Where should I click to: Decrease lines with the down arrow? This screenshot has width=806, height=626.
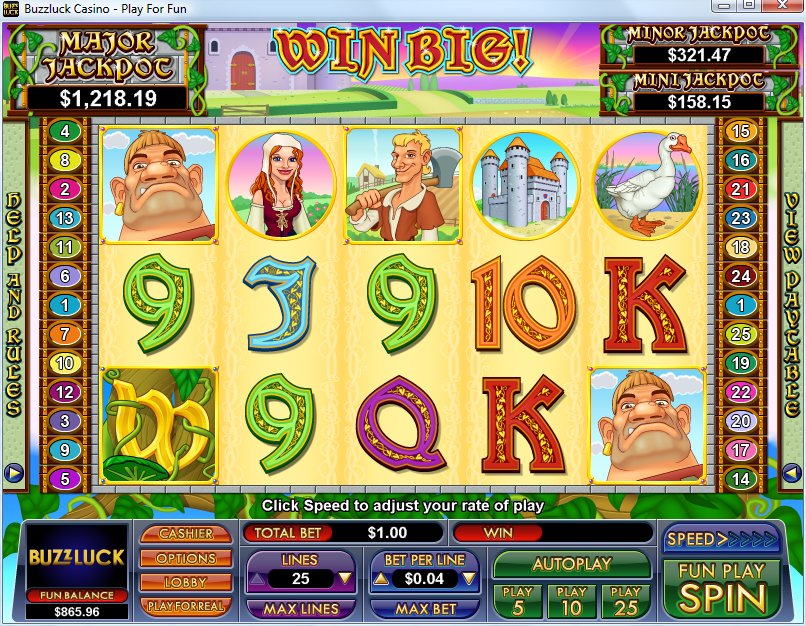click(x=344, y=578)
